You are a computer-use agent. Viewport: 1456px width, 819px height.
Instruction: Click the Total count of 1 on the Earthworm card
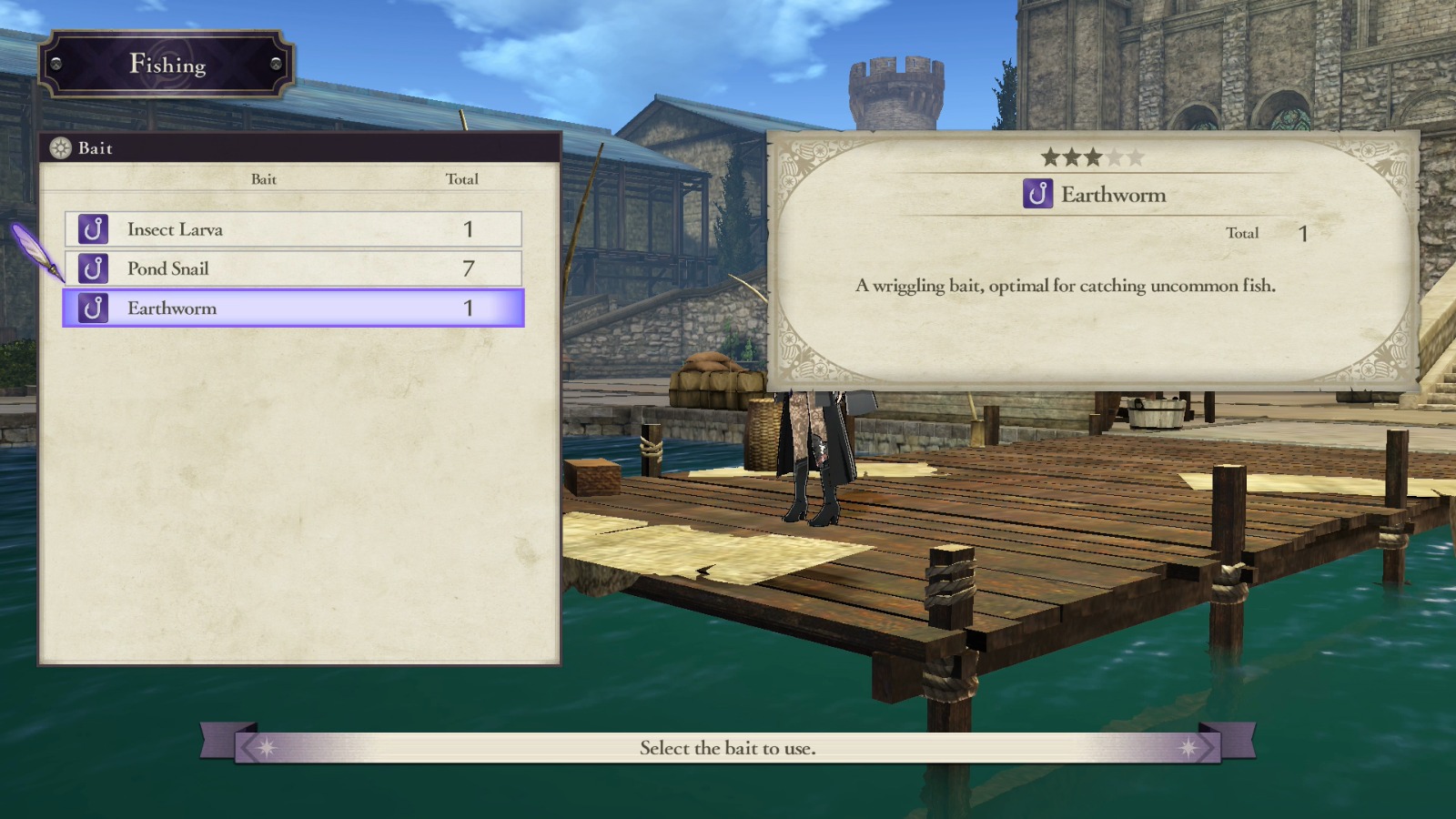point(1303,233)
